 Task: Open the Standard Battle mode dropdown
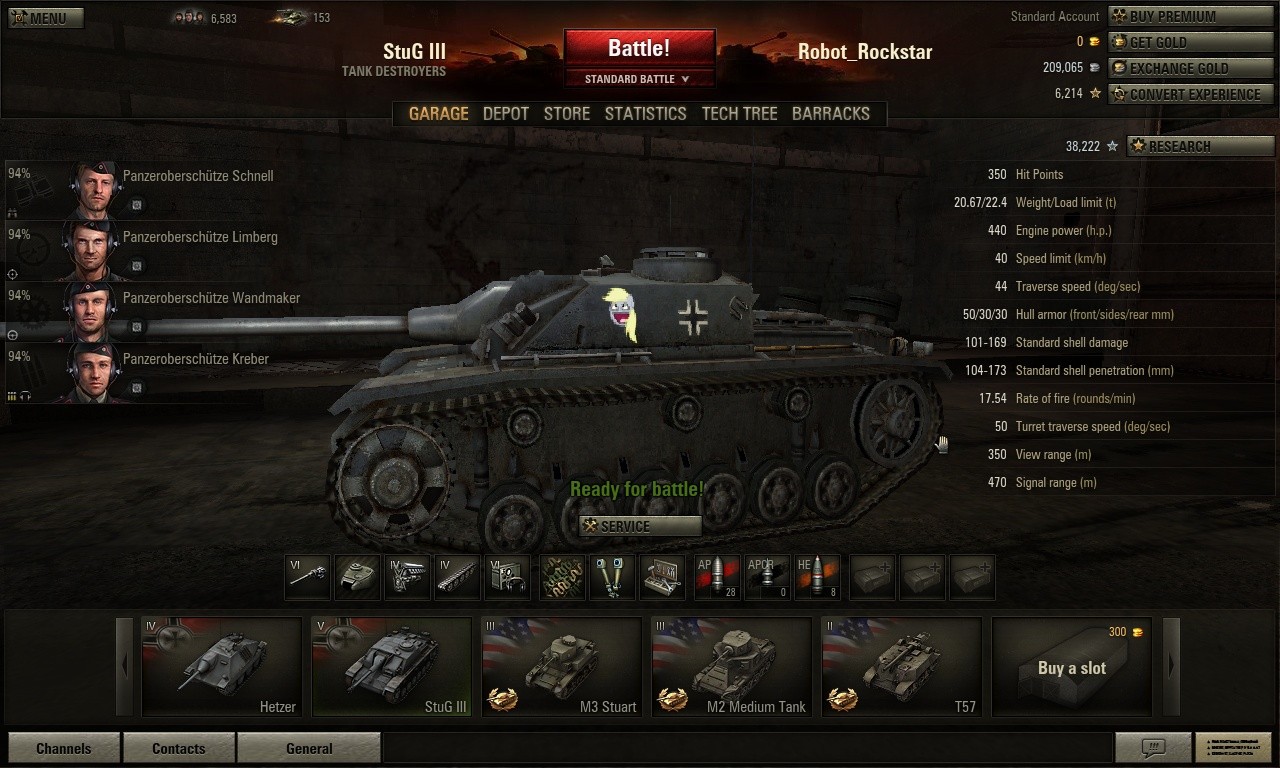point(639,79)
